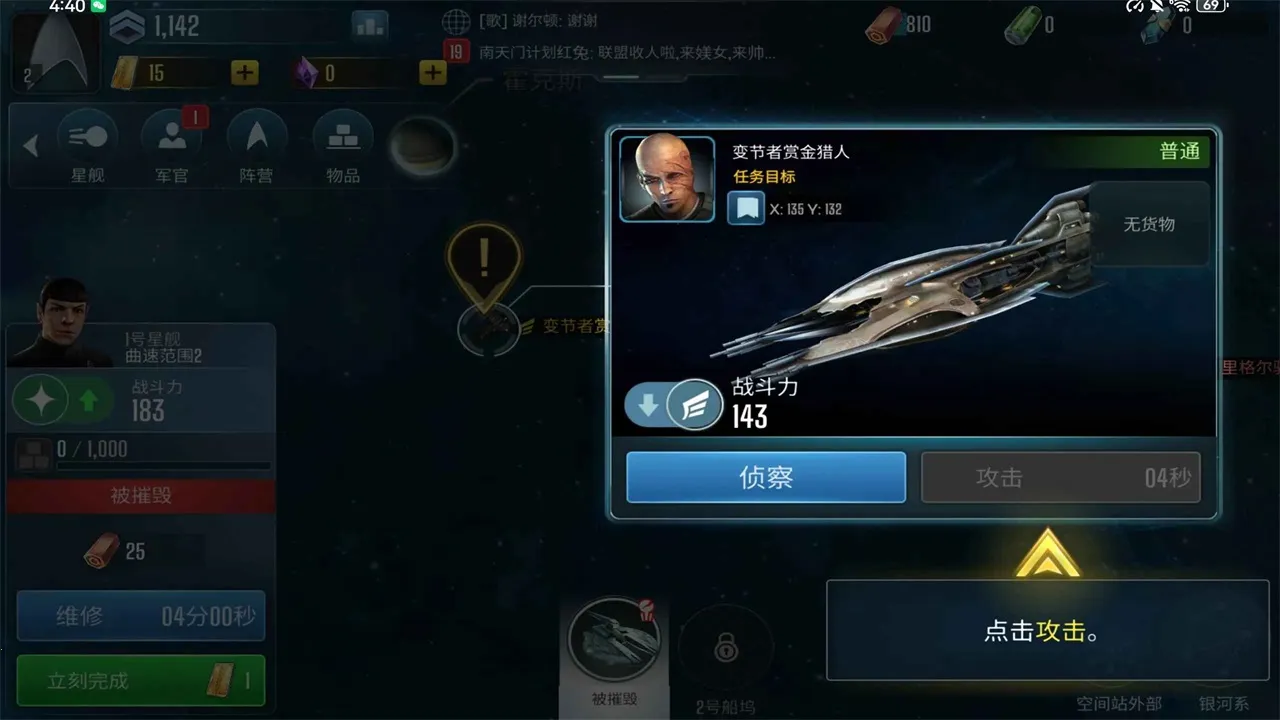
Task: Click the yellow chevron above the 点击攻击 hint
Action: coord(1046,556)
